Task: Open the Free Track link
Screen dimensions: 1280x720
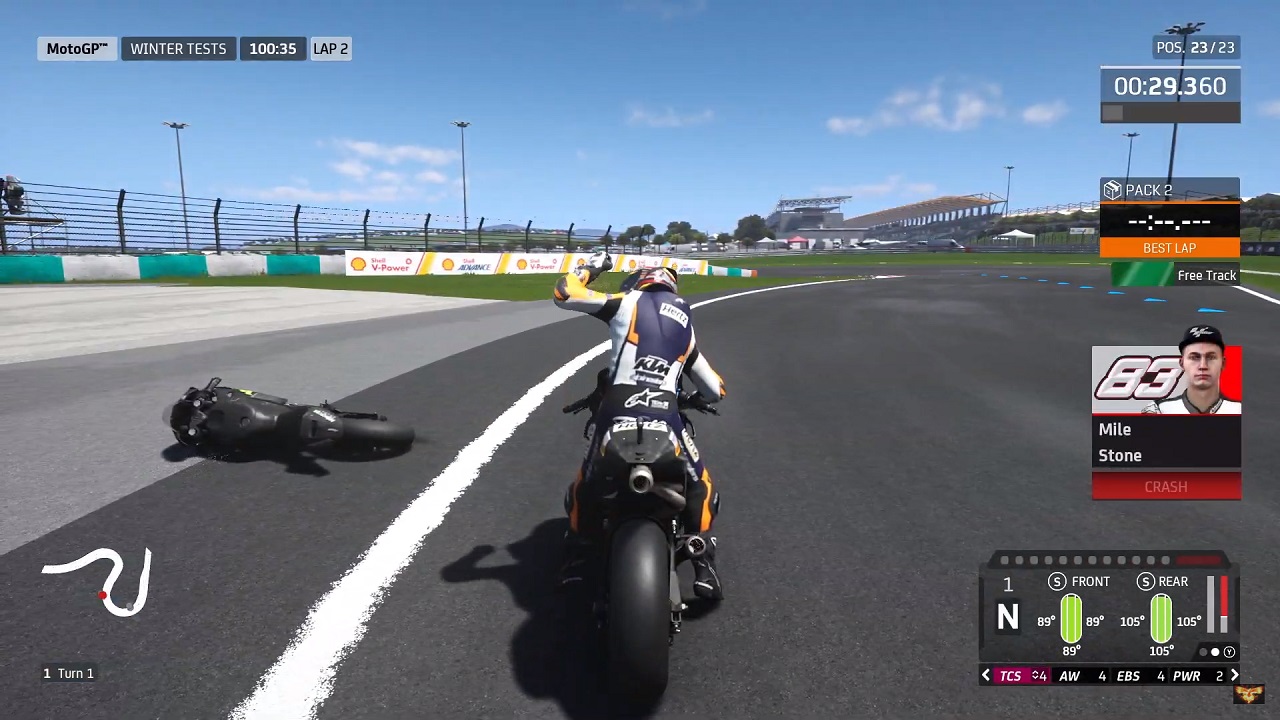Action: point(1207,275)
